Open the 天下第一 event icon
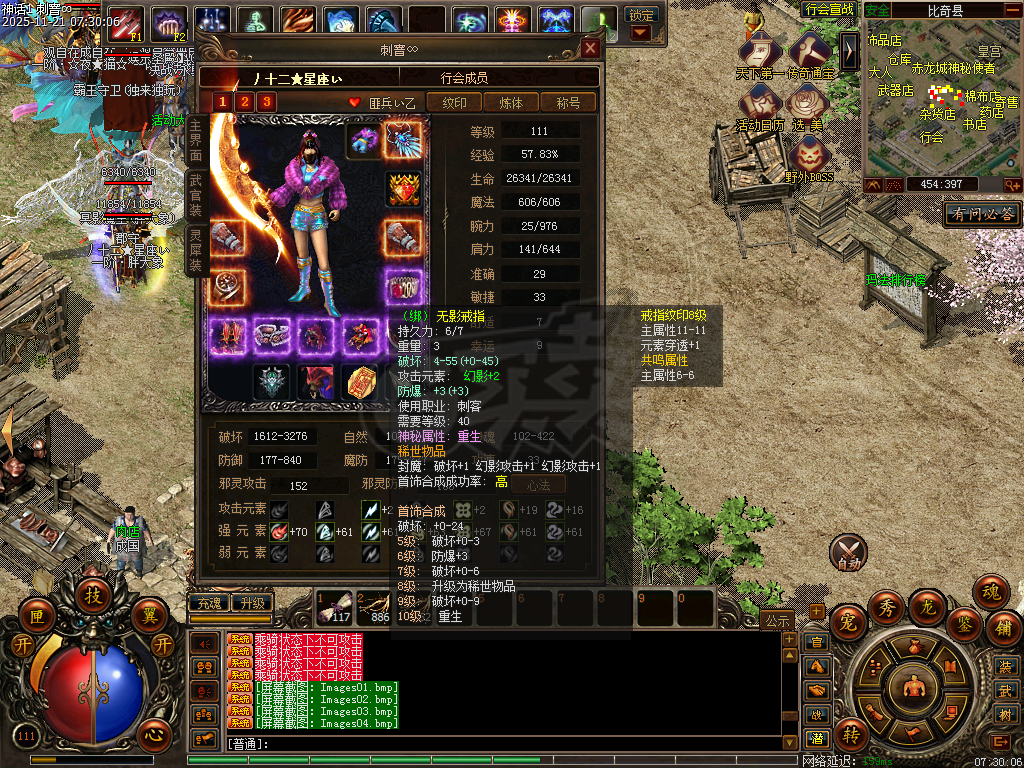This screenshot has width=1024, height=768. click(760, 55)
